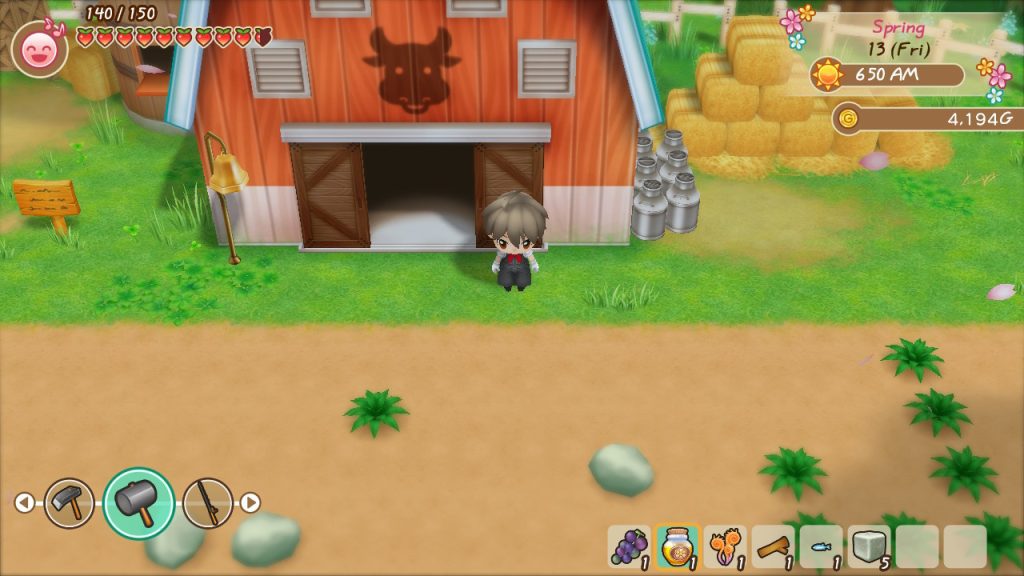Select the purple grapes item slot

pos(629,547)
